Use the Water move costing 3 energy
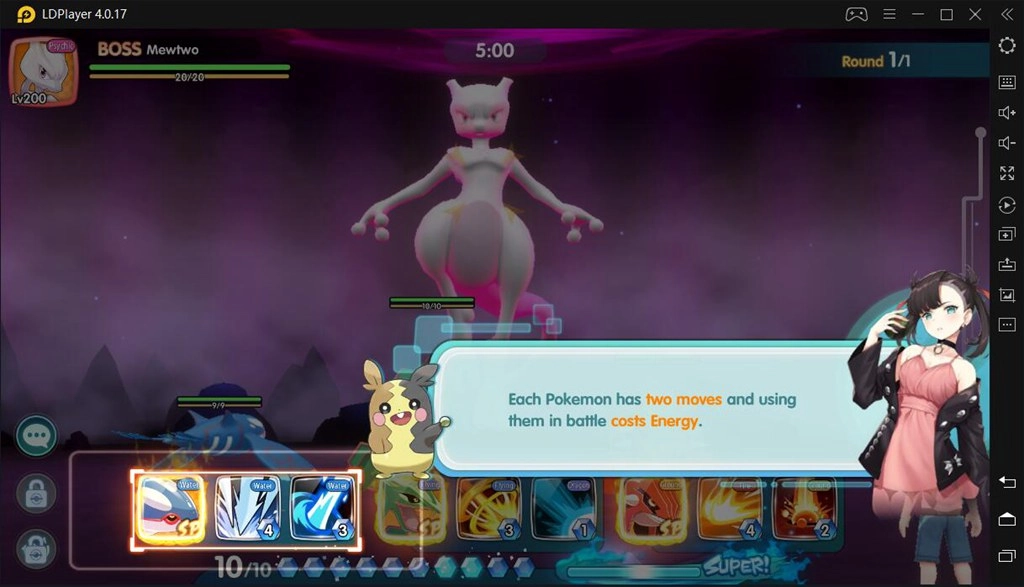The height and width of the screenshot is (587, 1024). (x=323, y=509)
